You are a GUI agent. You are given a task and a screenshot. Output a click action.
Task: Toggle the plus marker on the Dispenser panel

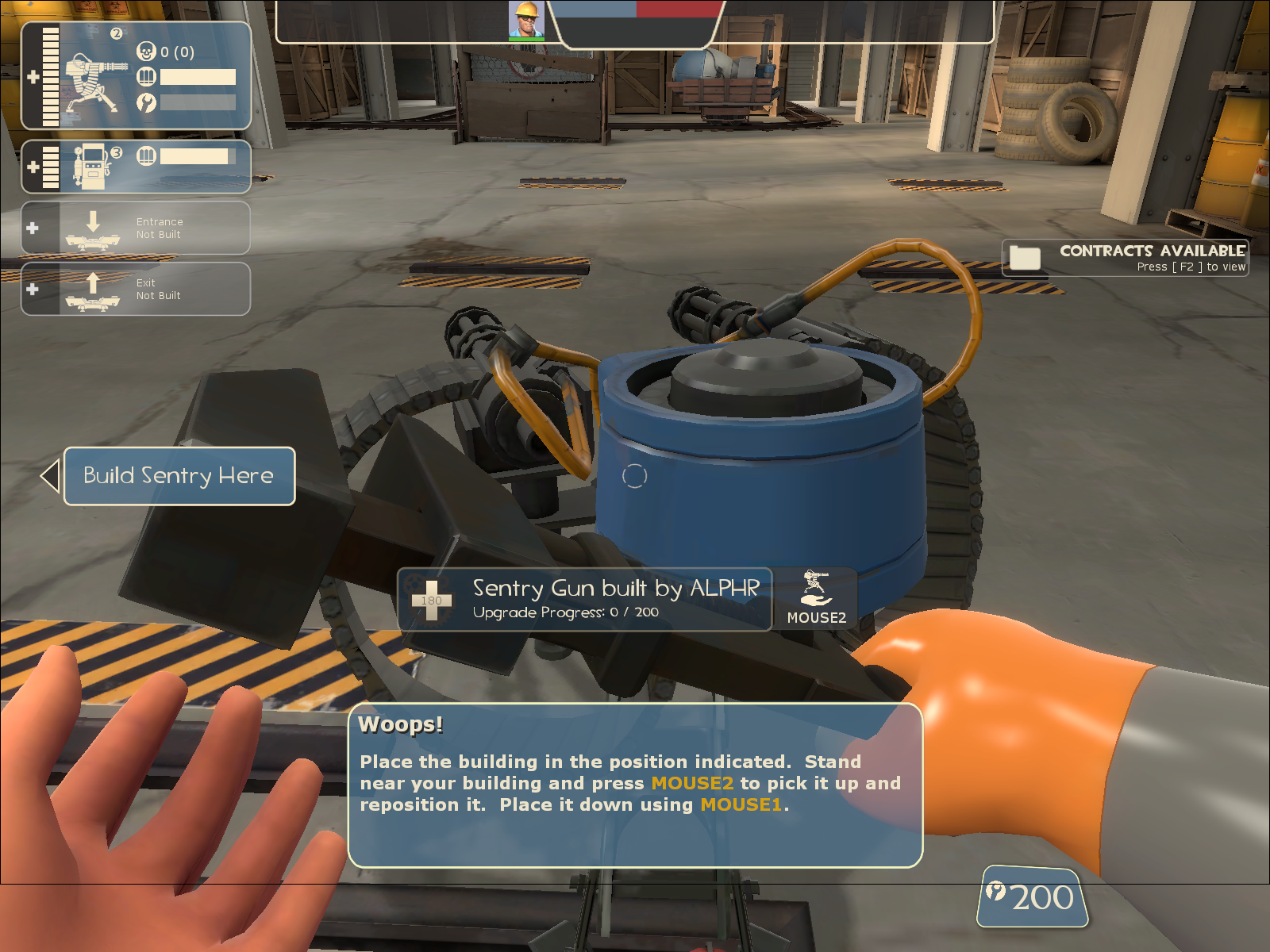[x=33, y=166]
